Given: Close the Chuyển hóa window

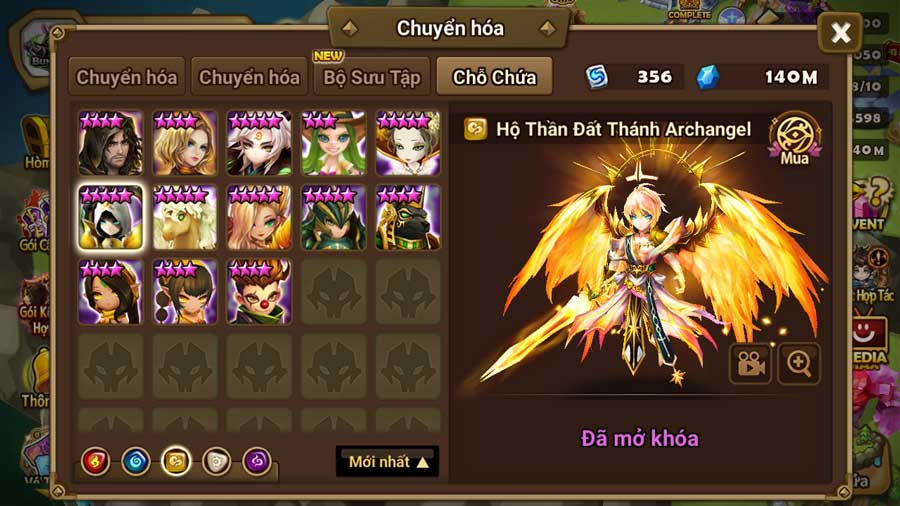Looking at the screenshot, I should point(840,35).
